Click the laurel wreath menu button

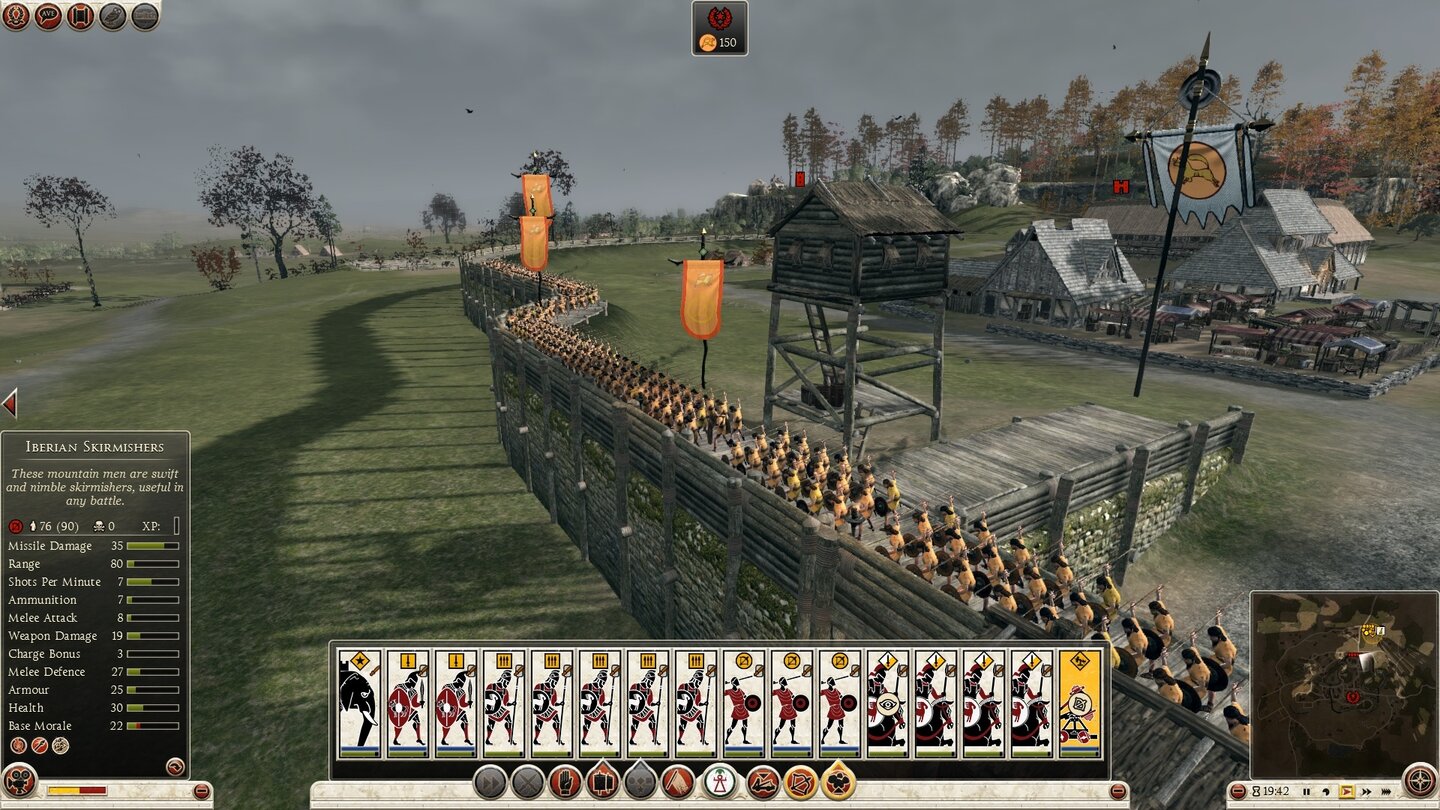tap(16, 16)
